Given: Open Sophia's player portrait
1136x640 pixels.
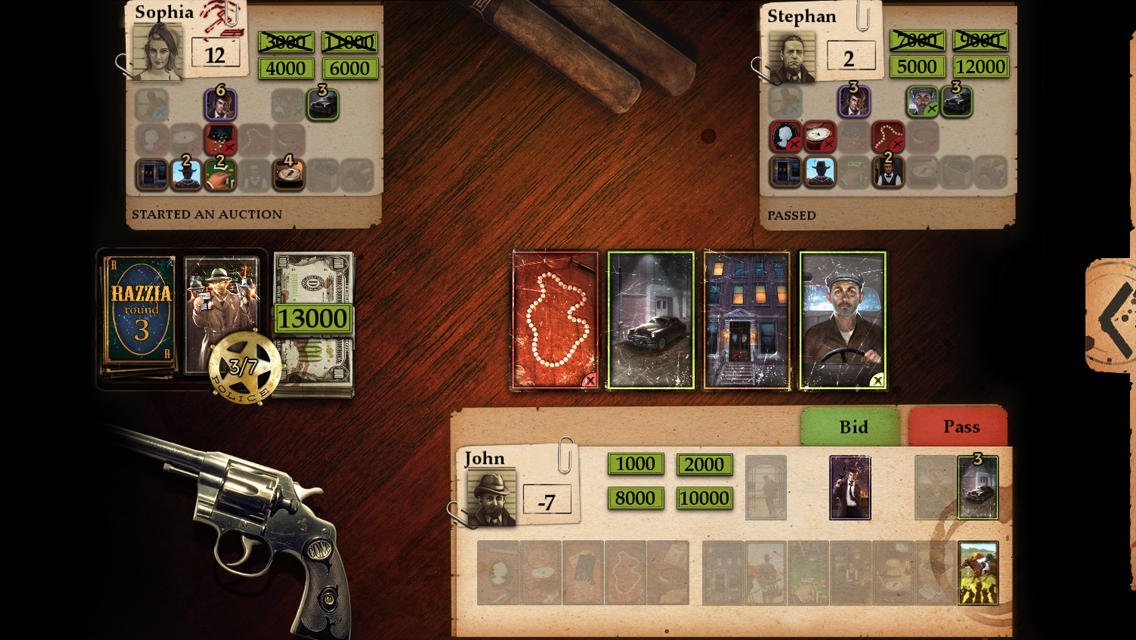Looking at the screenshot, I should 158,52.
